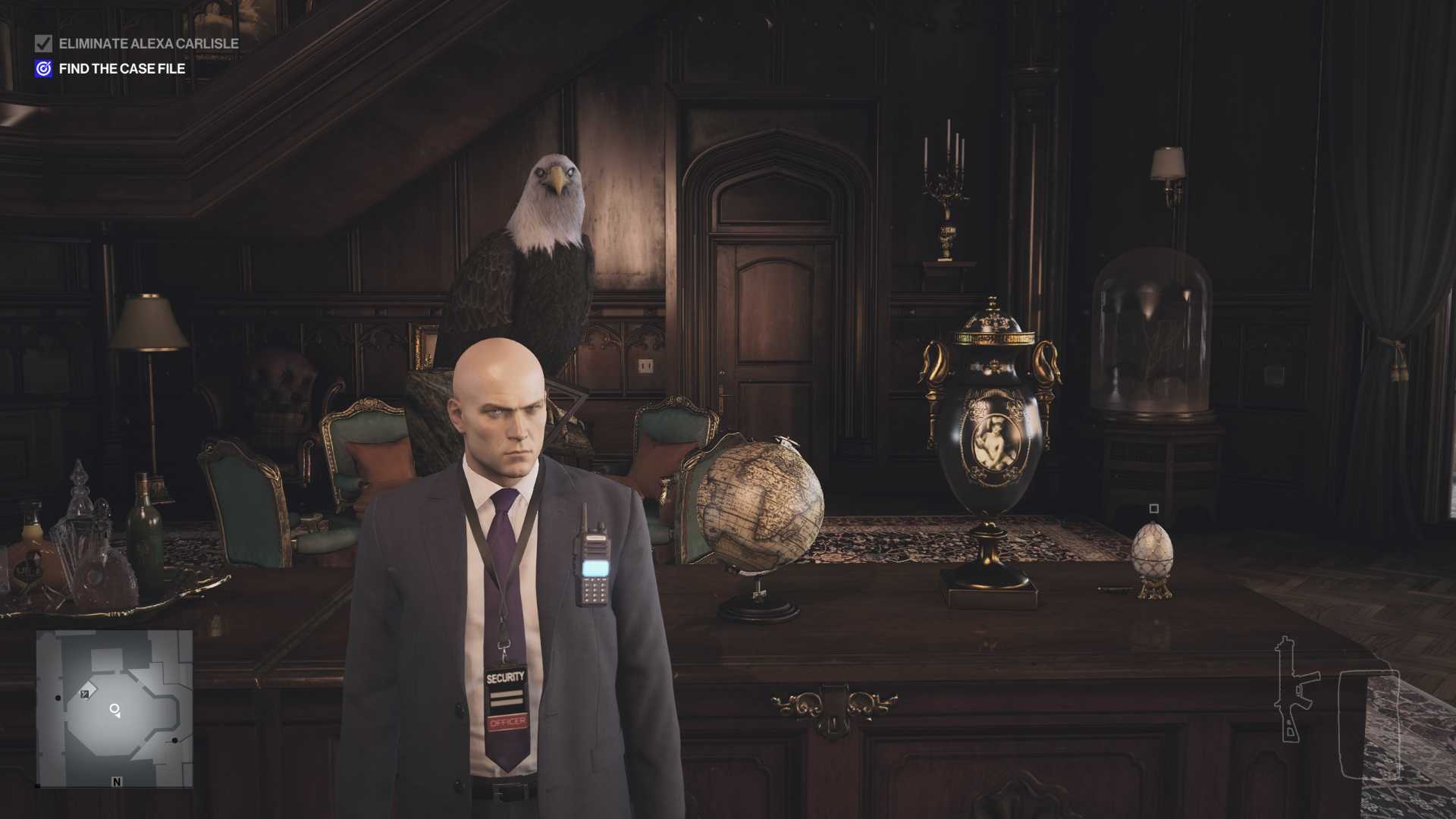Image resolution: width=1456 pixels, height=819 pixels.
Task: Select the Eliminate Alexa Carlisle objective
Action: (149, 44)
